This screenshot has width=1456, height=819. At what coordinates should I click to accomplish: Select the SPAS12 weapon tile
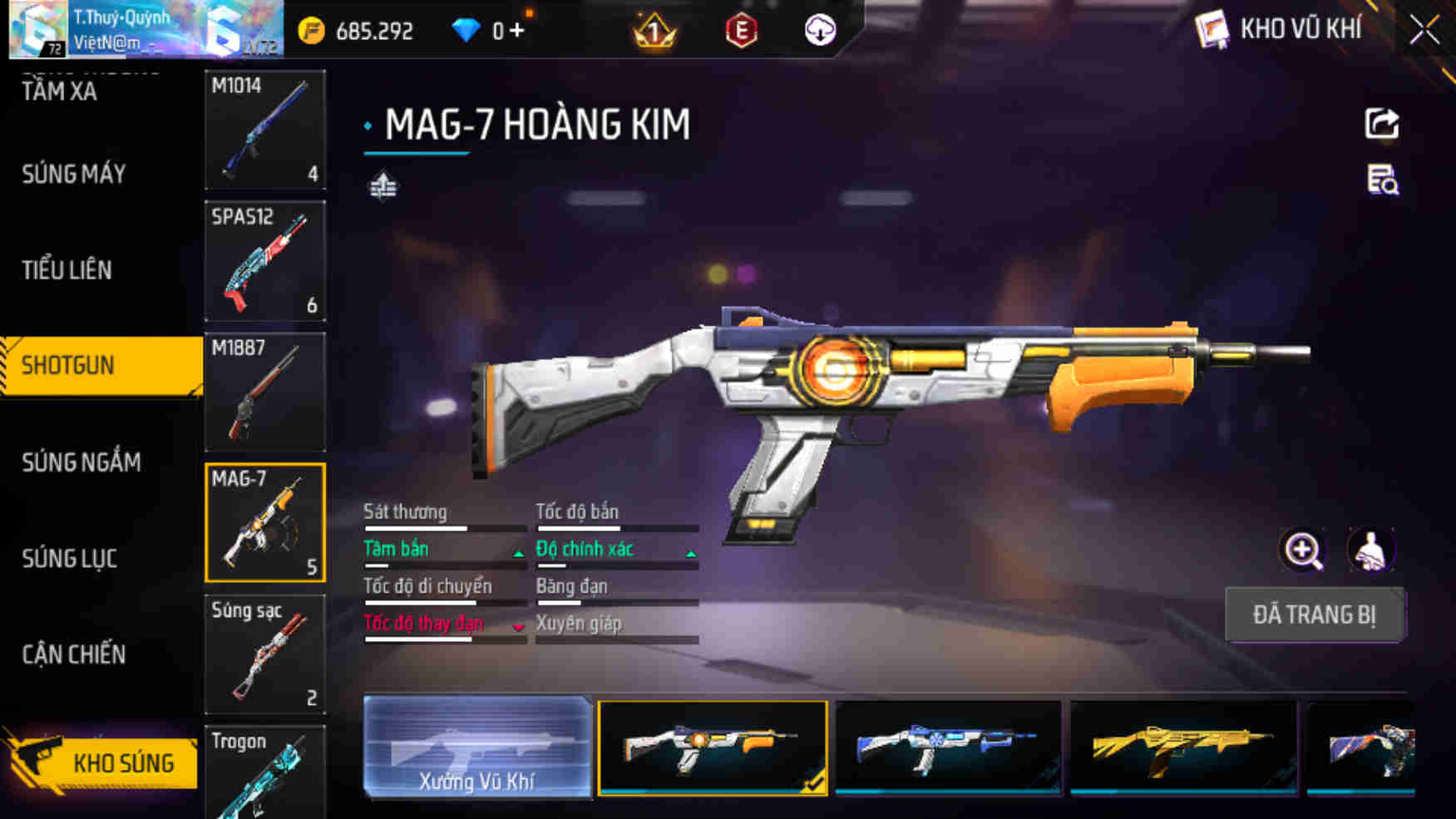coord(265,261)
